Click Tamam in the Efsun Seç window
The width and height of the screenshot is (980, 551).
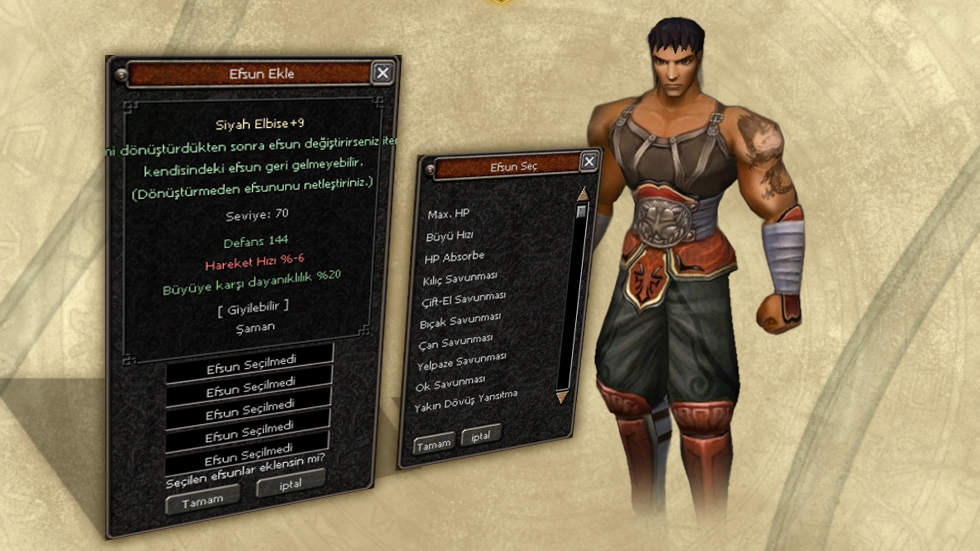point(434,442)
